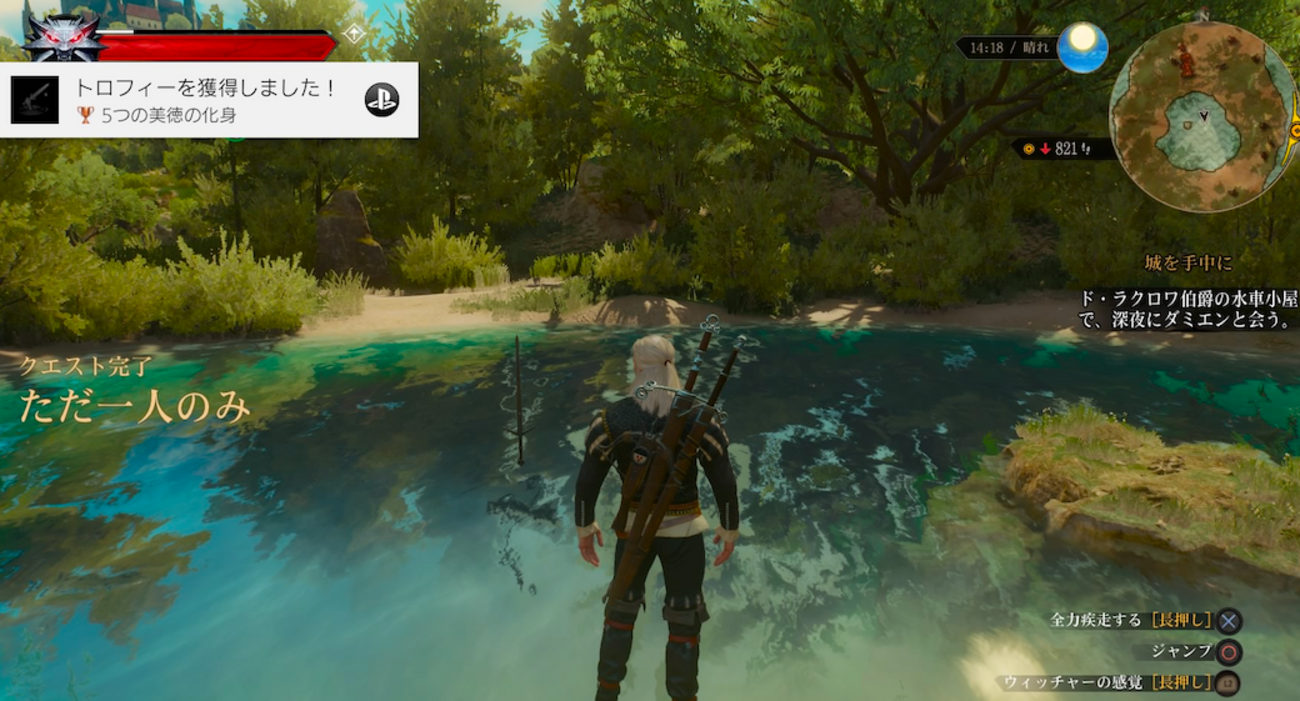Screen dimensions: 1300x701
Task: Click the PlayStation logo on notification
Action: click(381, 99)
